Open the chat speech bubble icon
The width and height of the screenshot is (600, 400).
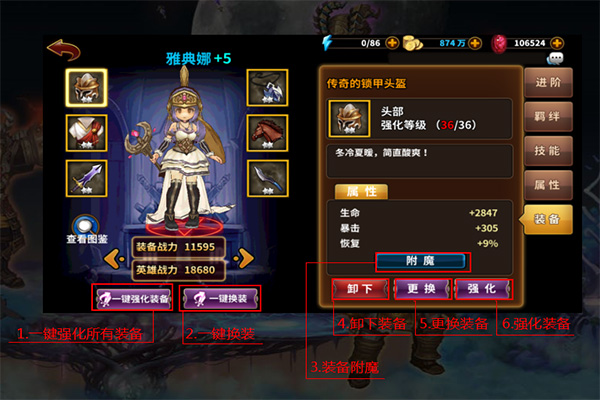[x=554, y=59]
